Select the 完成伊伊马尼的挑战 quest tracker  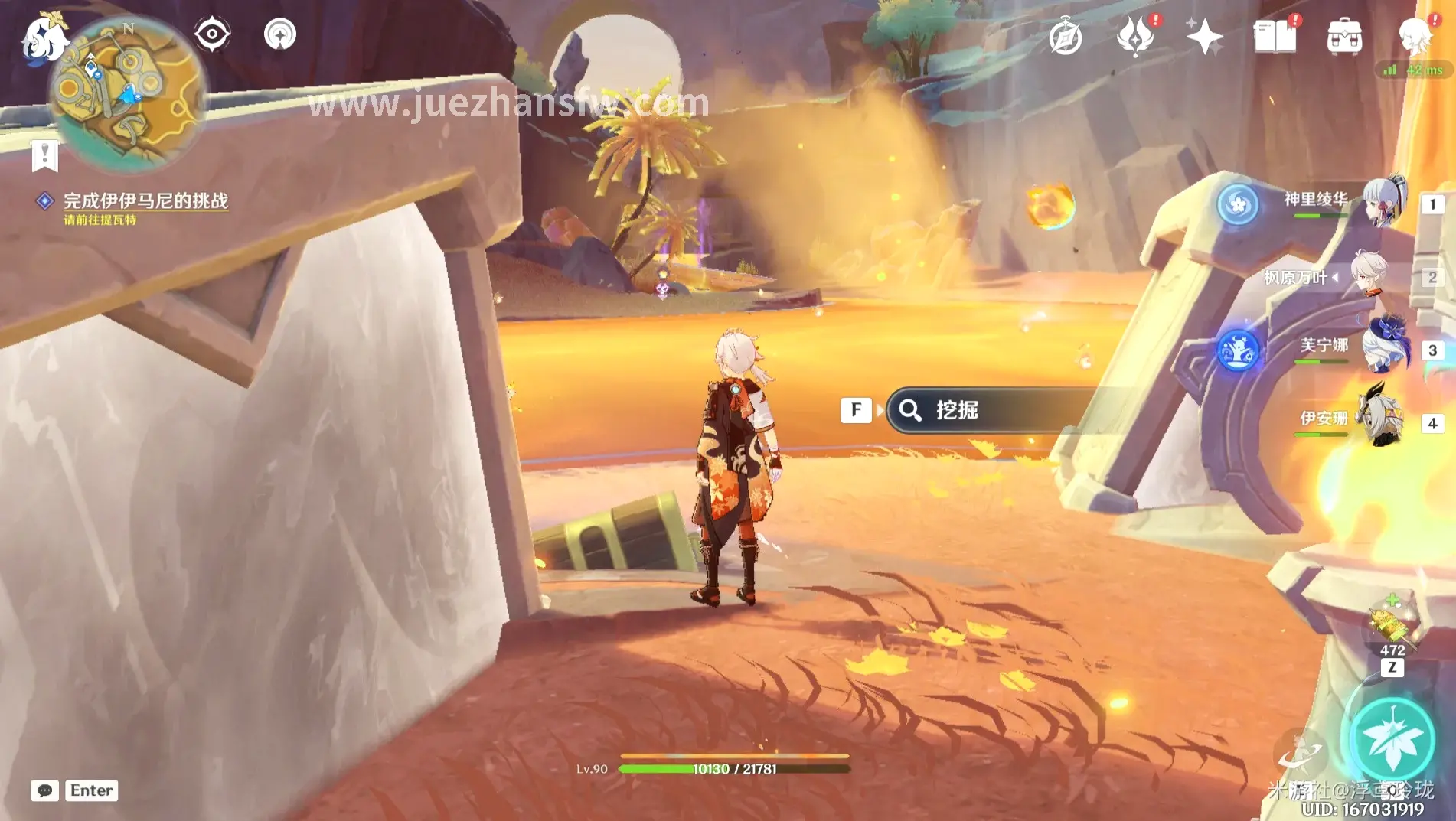[x=145, y=200]
